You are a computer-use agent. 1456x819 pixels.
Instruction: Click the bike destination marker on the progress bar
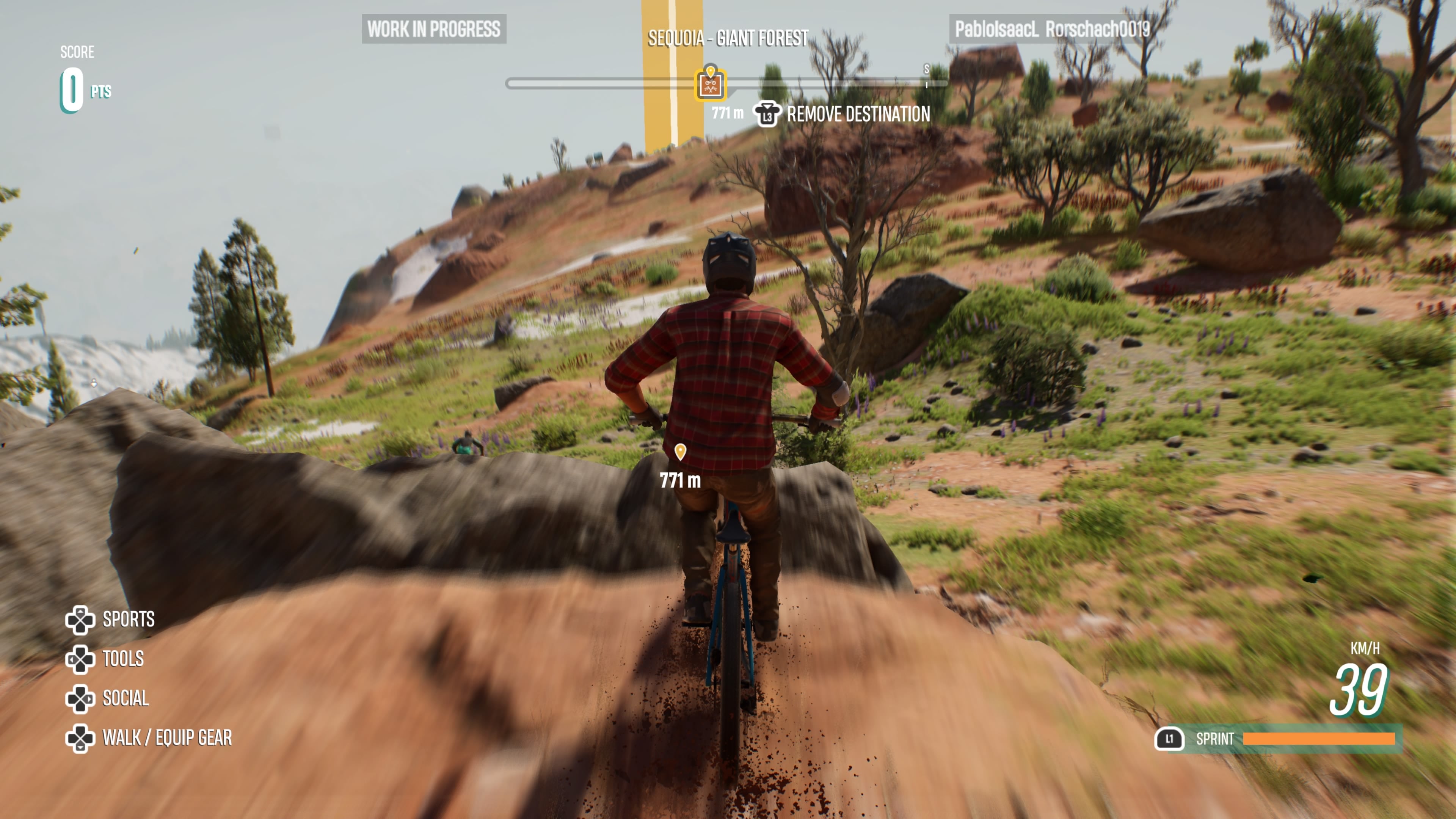(711, 85)
